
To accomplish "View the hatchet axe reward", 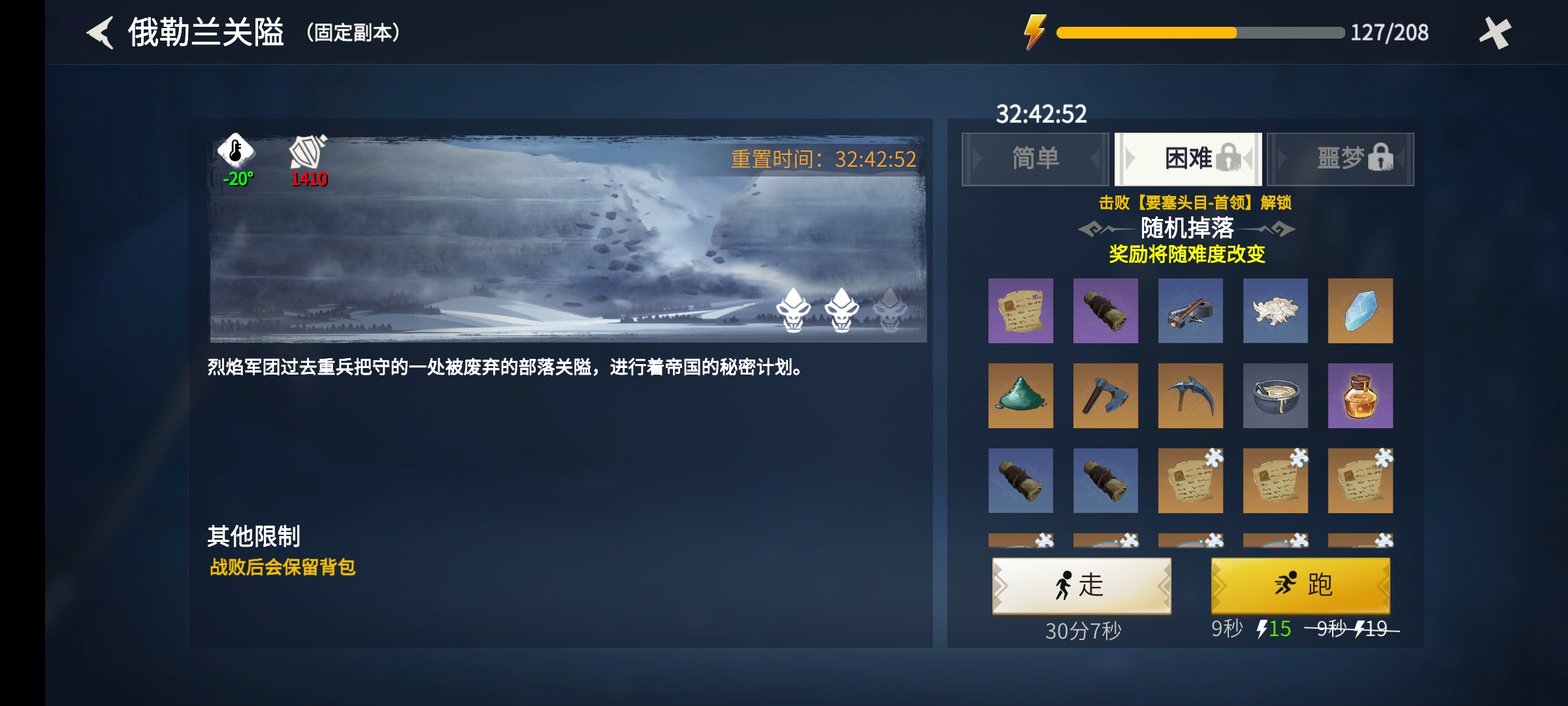I will (1105, 395).
